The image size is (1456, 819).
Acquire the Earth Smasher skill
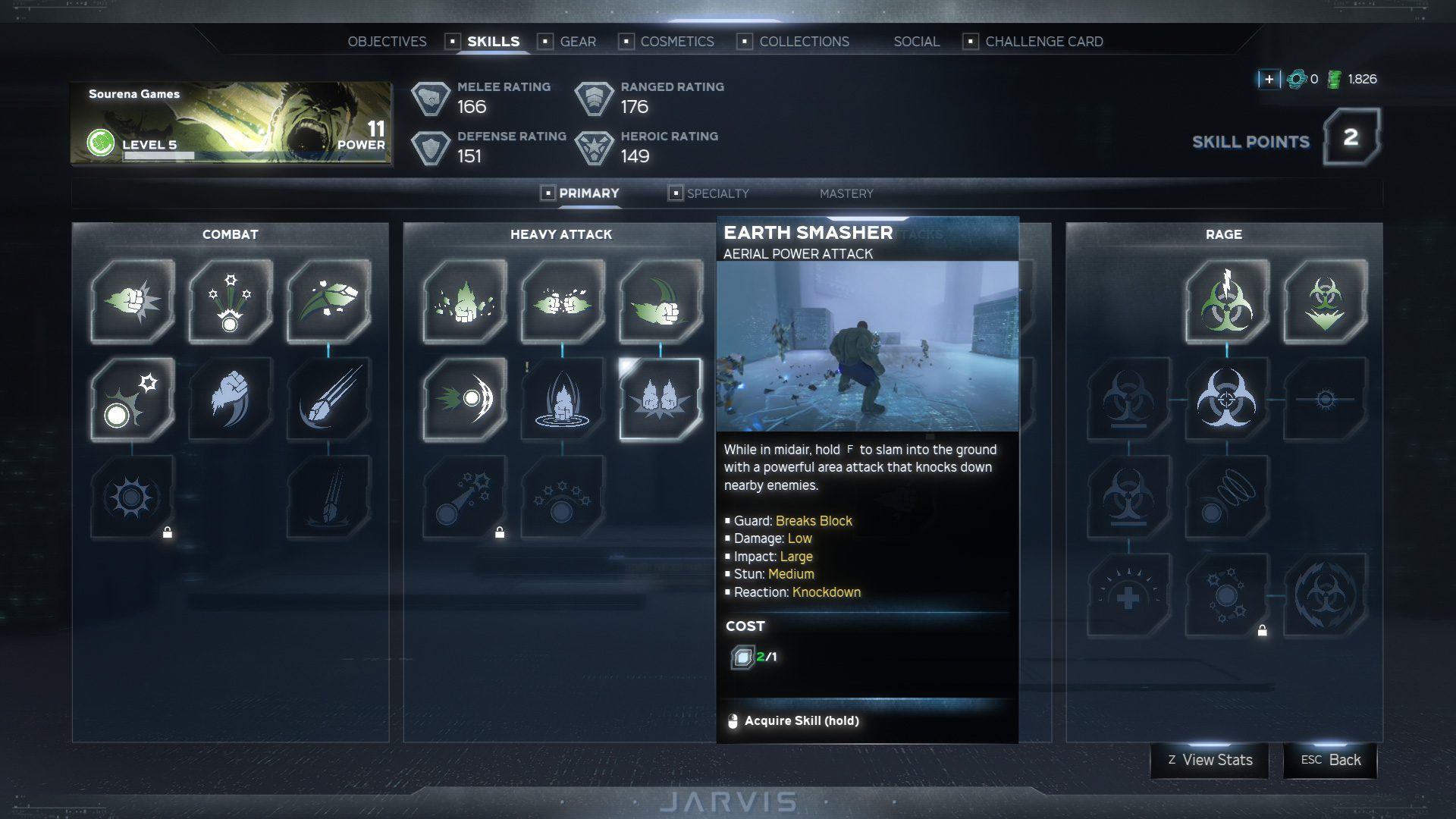(x=801, y=720)
